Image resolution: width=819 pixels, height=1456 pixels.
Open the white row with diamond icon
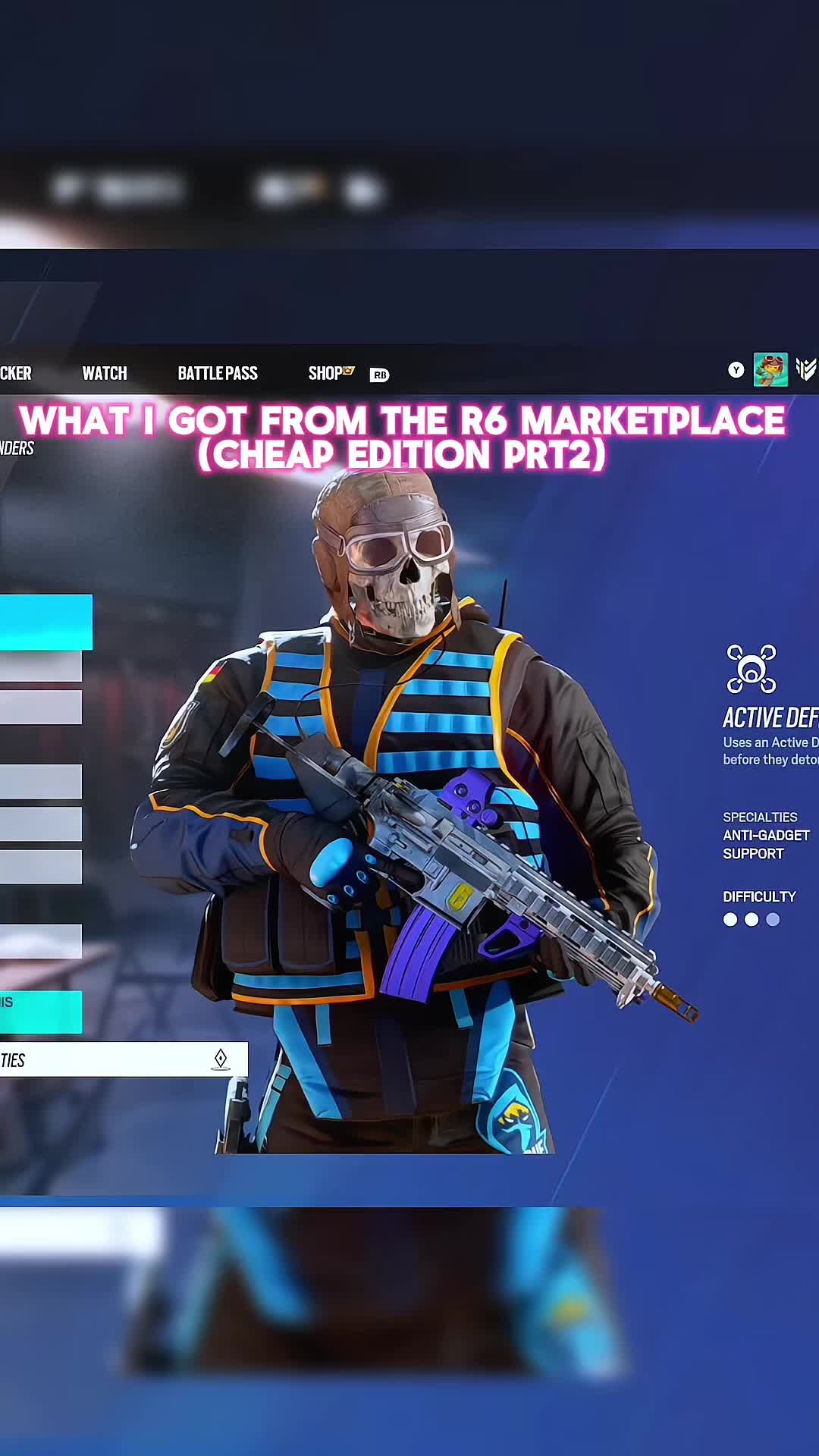click(123, 1059)
